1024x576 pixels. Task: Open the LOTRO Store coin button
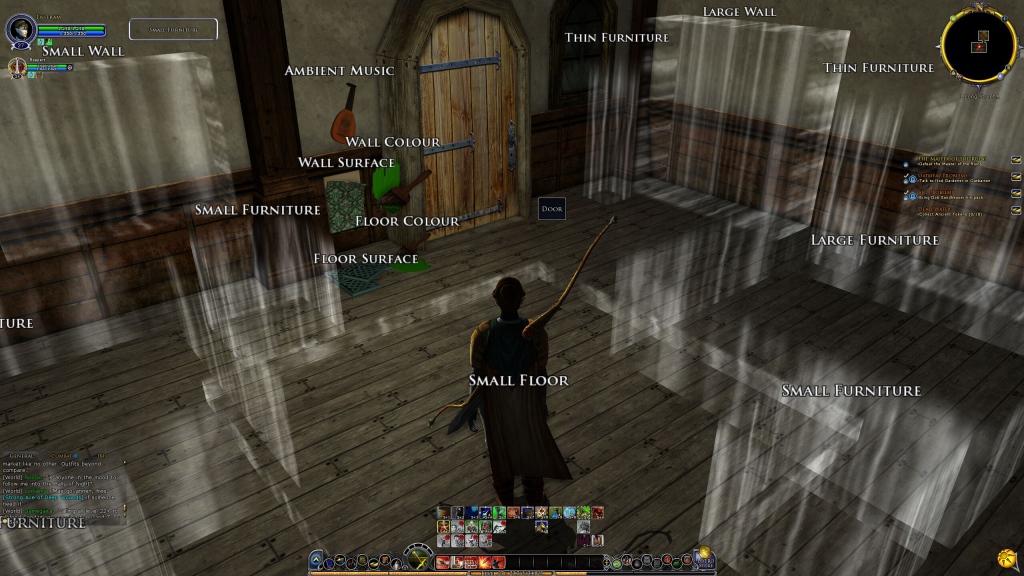704,554
